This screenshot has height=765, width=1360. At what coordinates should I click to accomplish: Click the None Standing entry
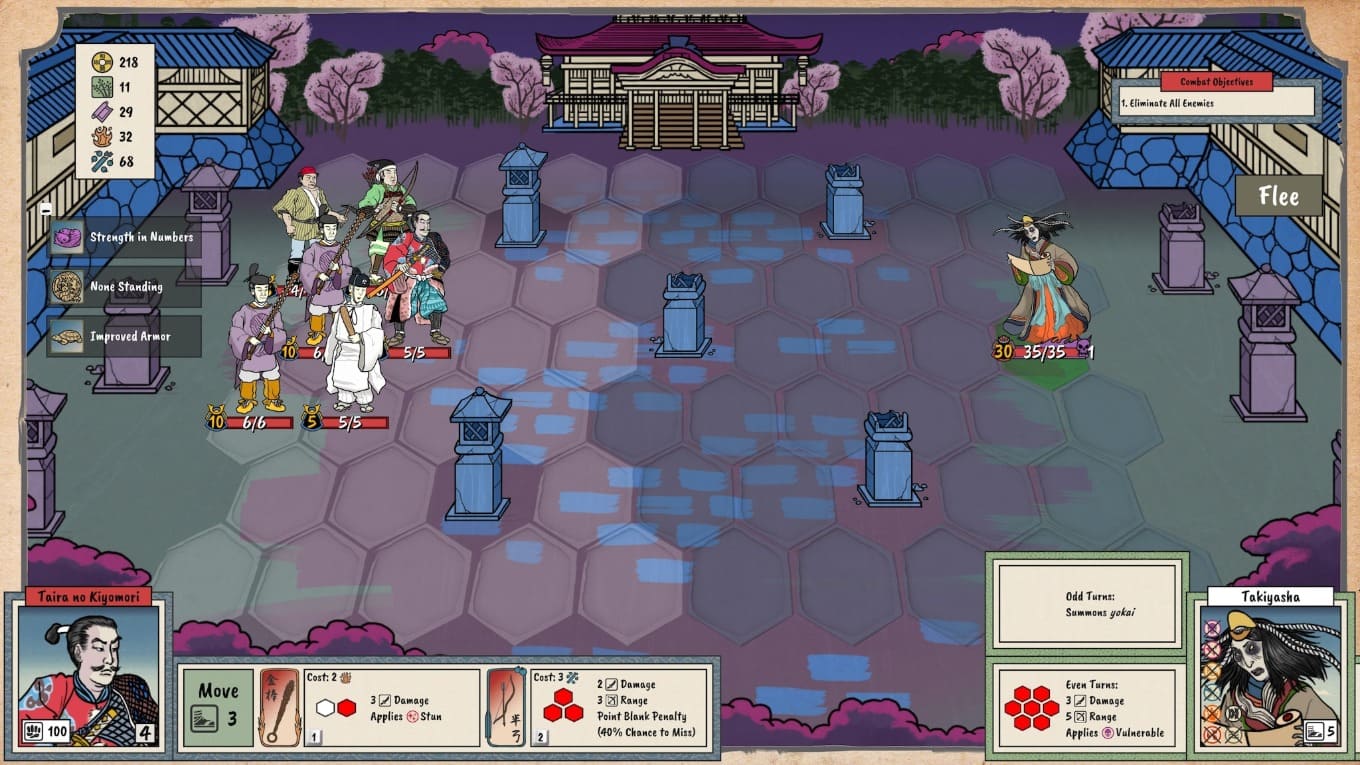click(x=124, y=287)
